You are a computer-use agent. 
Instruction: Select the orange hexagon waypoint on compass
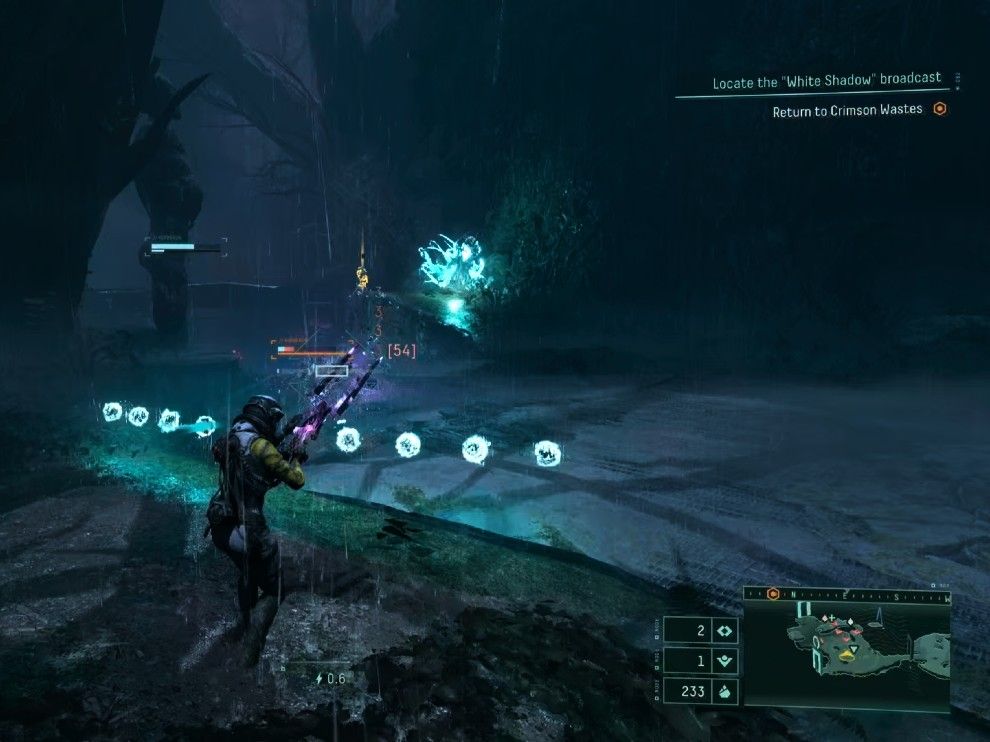774,594
